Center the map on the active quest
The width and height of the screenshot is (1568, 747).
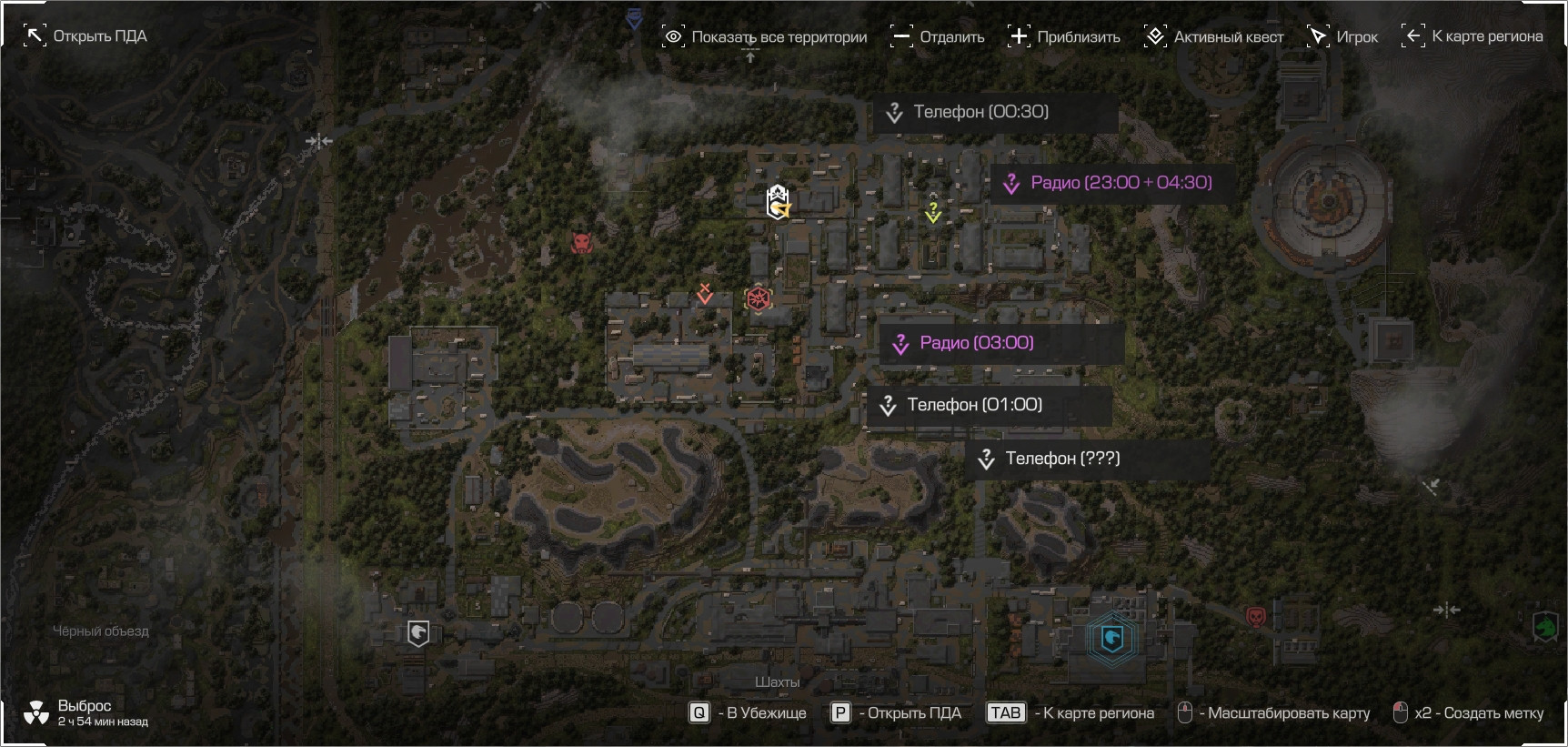[1213, 37]
